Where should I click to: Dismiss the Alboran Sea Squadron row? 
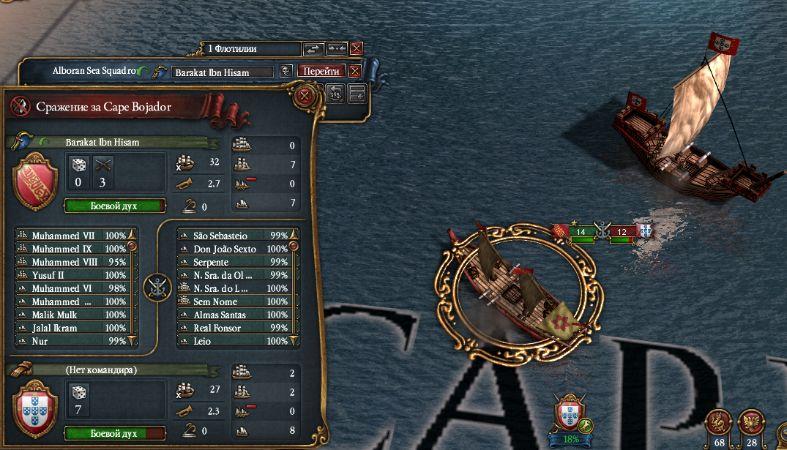[x=355, y=71]
